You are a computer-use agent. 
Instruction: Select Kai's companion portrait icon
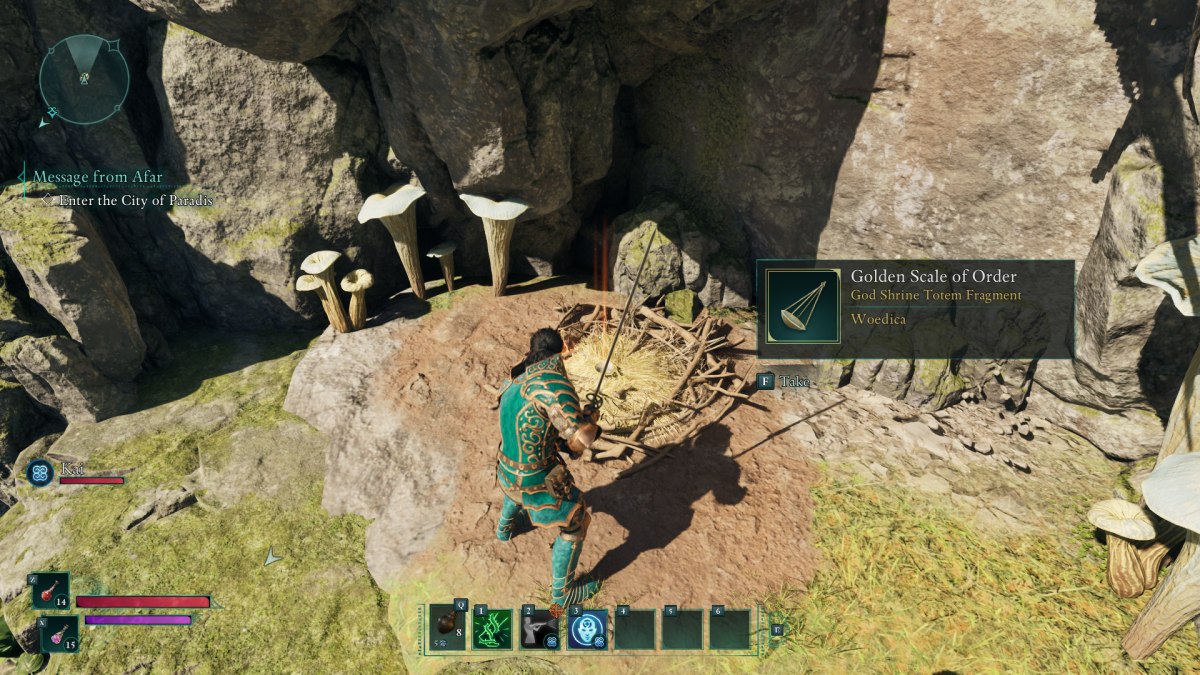click(x=41, y=473)
